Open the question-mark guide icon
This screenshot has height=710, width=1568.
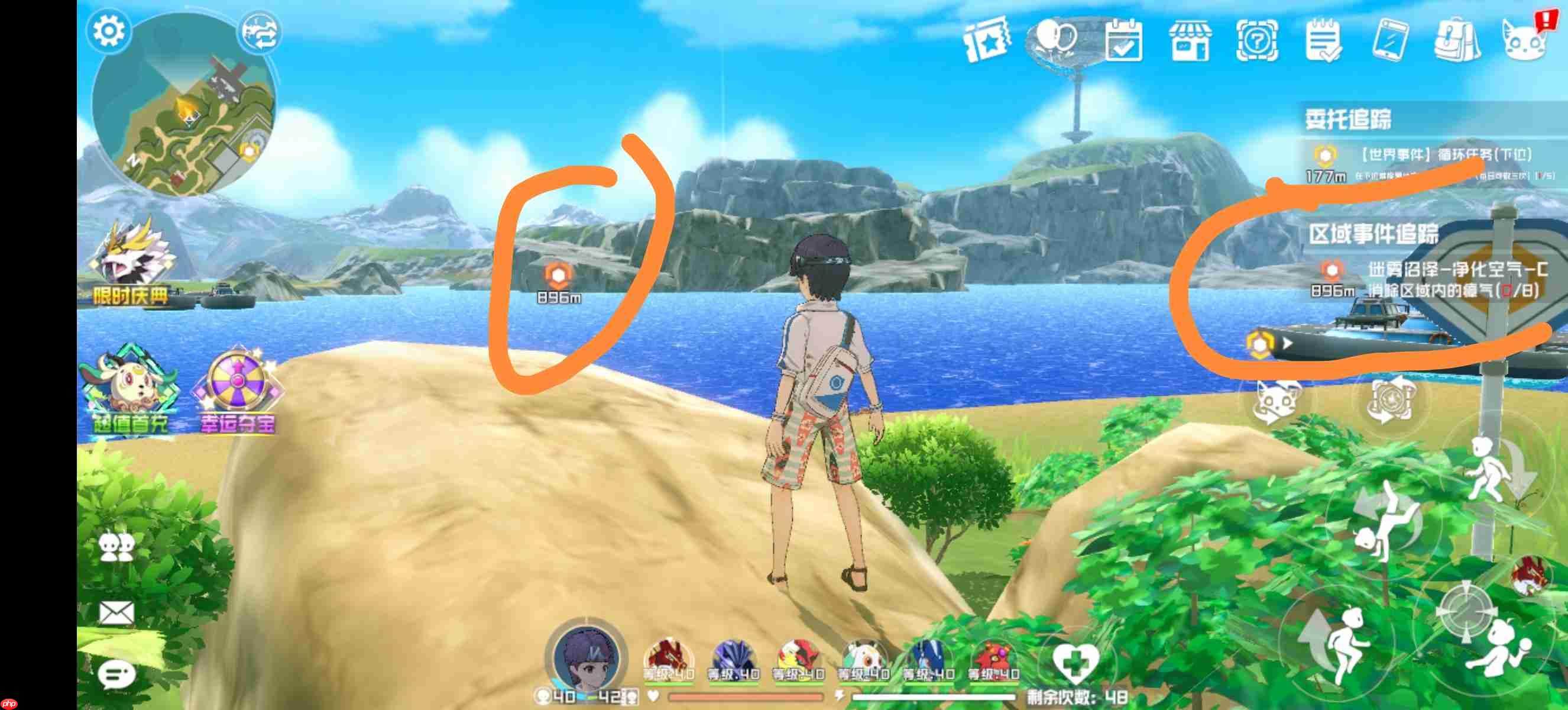click(x=1259, y=40)
